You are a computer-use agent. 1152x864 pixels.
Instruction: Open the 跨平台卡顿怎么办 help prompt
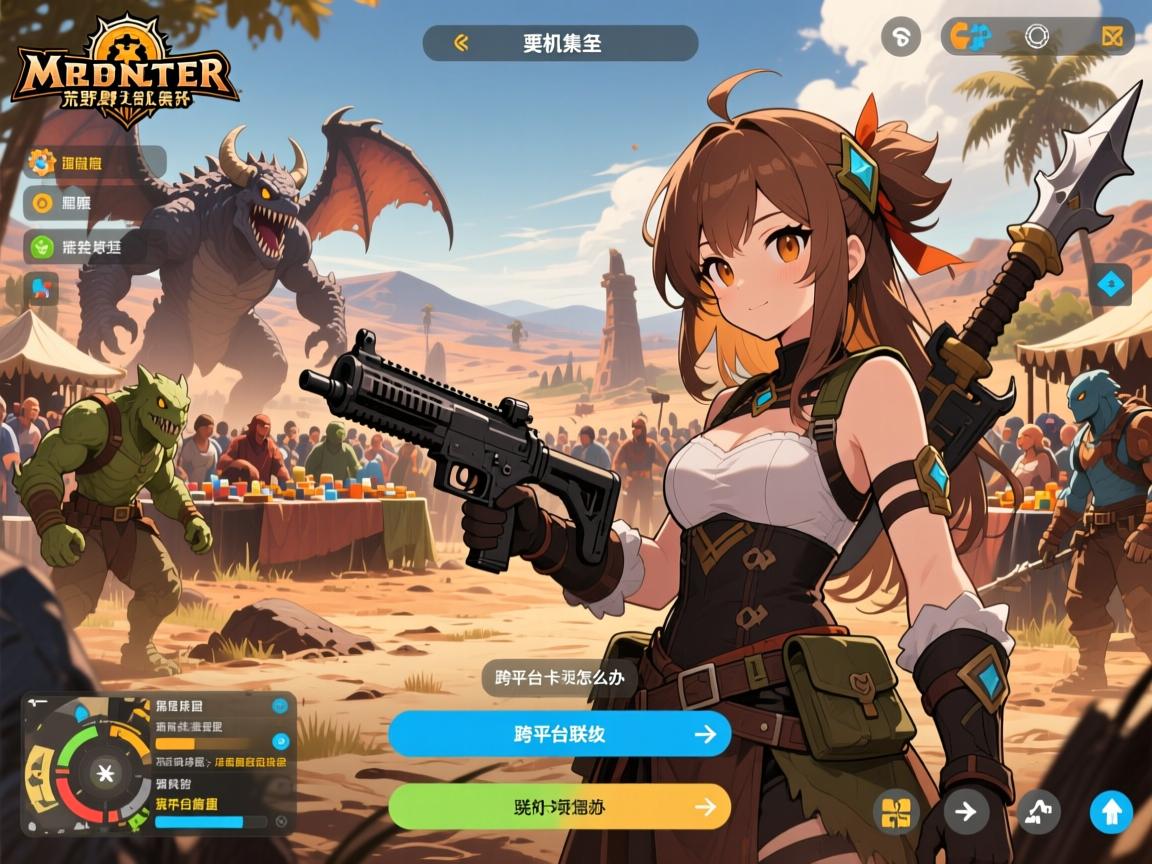pos(560,677)
